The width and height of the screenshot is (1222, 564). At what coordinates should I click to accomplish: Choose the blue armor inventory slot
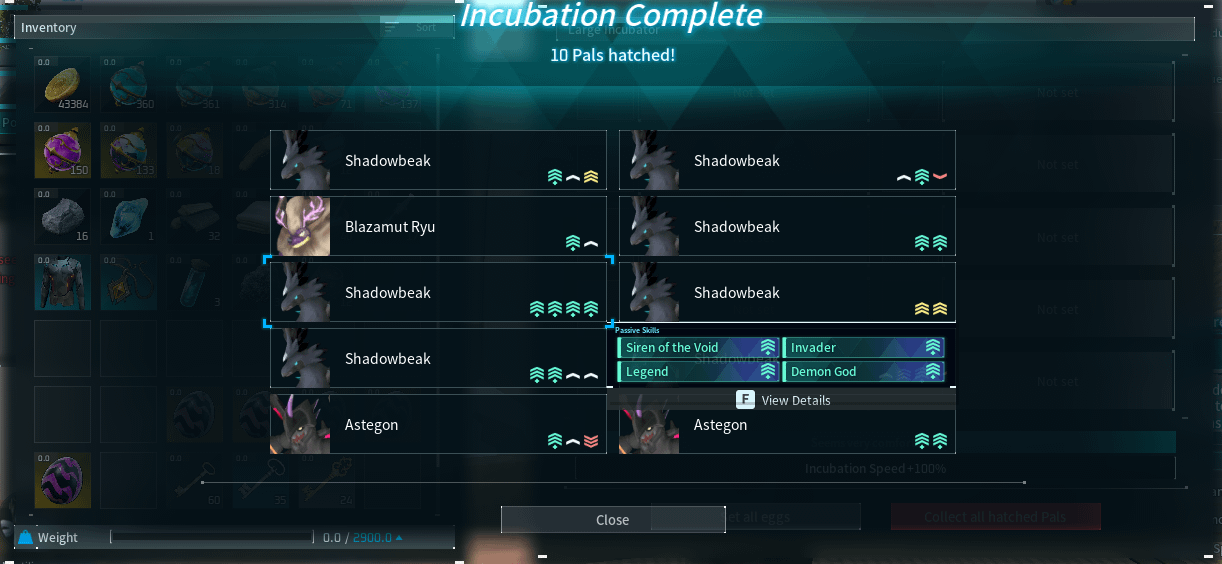point(62,283)
